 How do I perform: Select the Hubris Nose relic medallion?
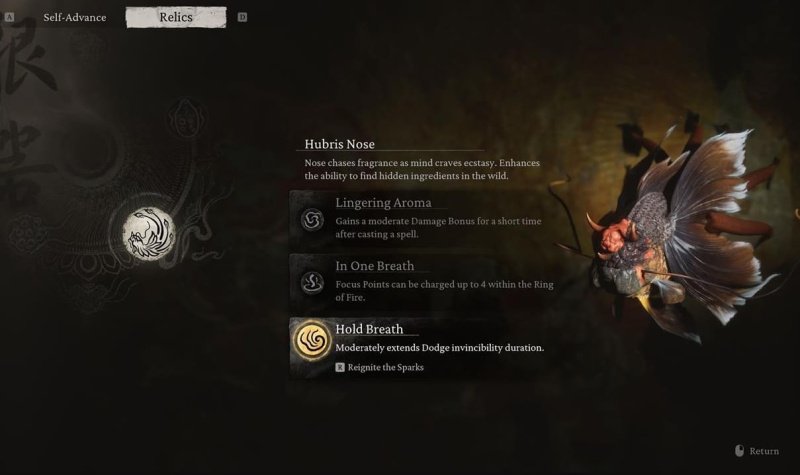(x=147, y=233)
